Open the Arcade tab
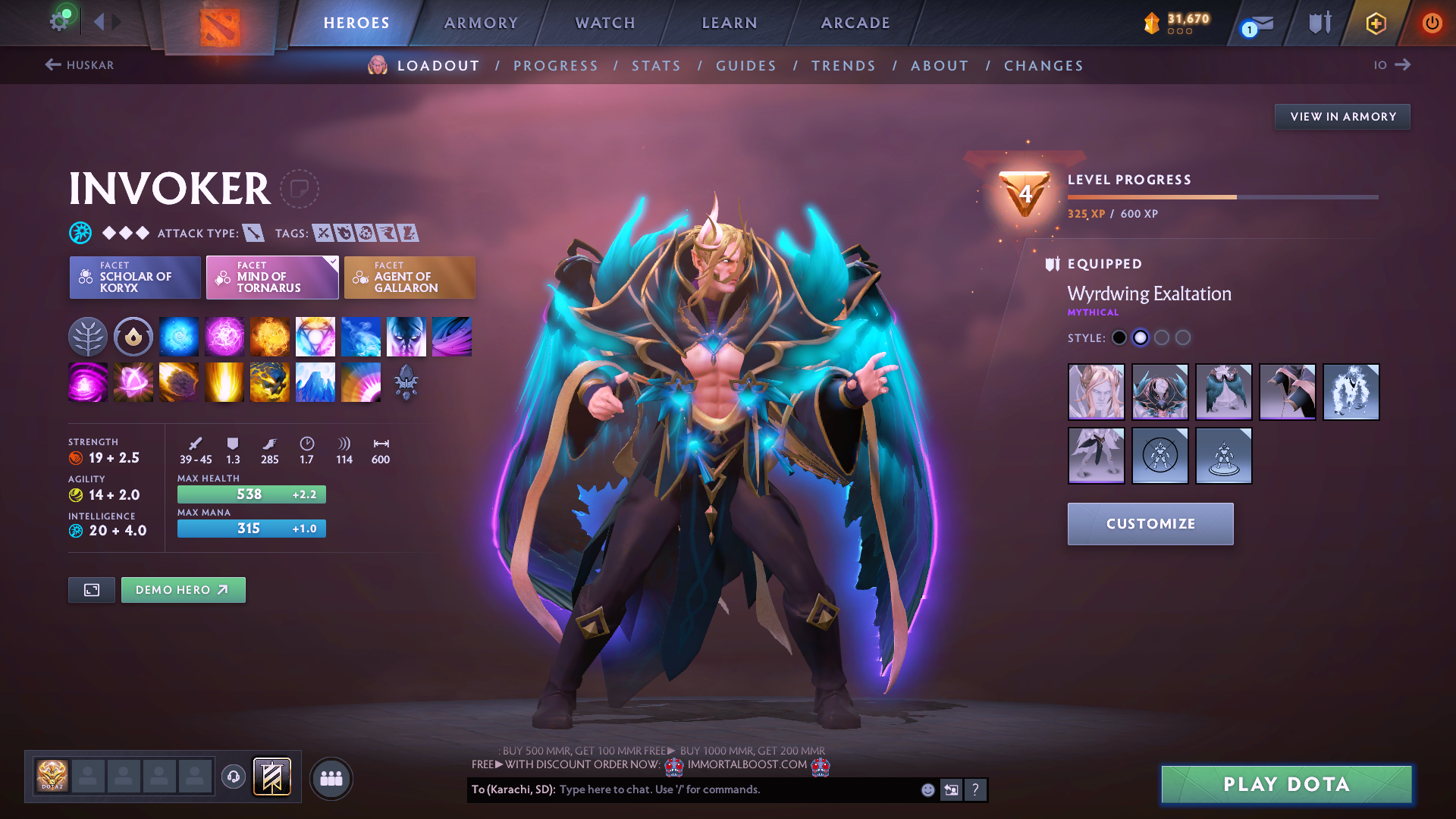The image size is (1456, 819). point(855,23)
